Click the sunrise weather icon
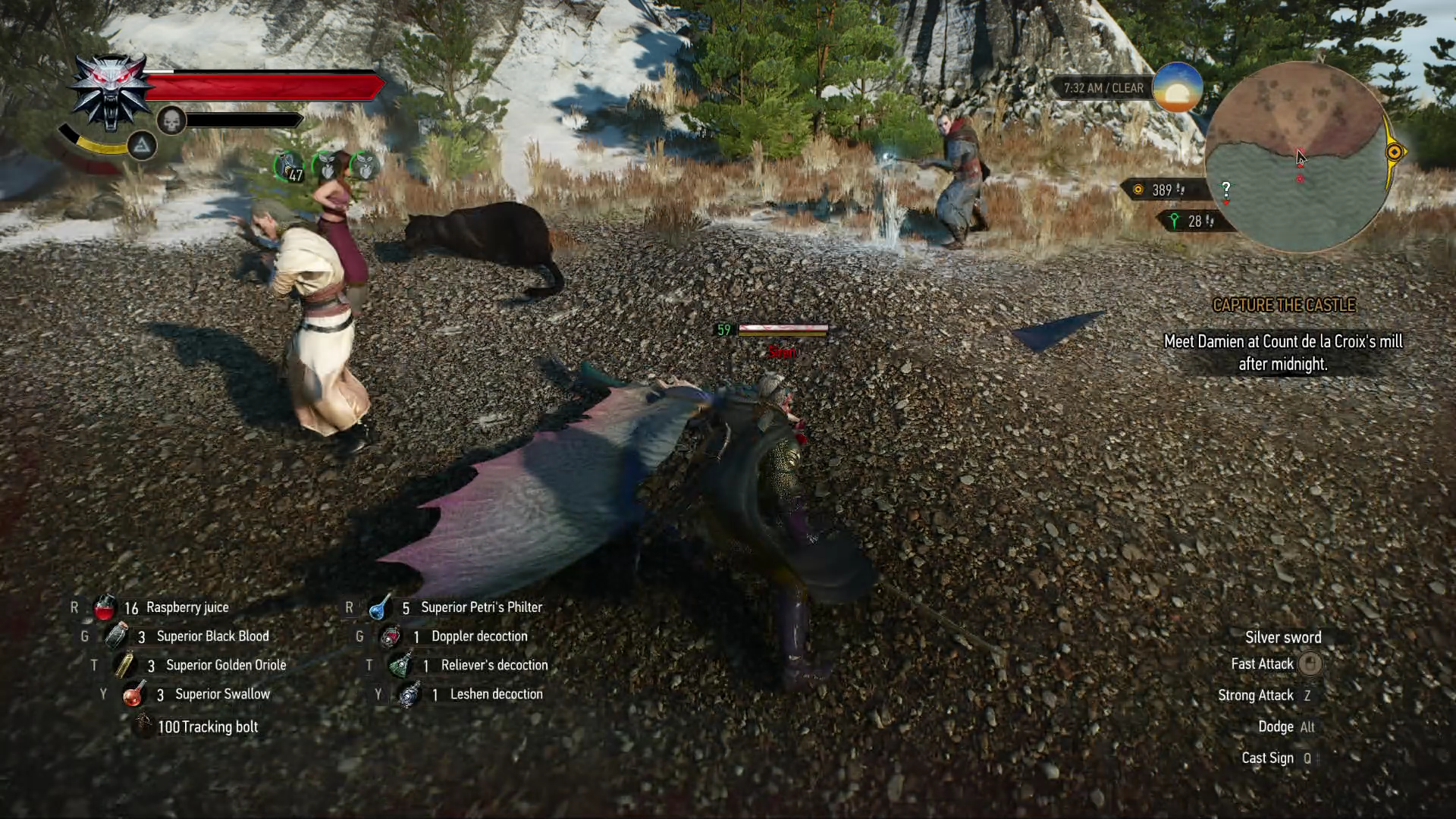 (1177, 88)
